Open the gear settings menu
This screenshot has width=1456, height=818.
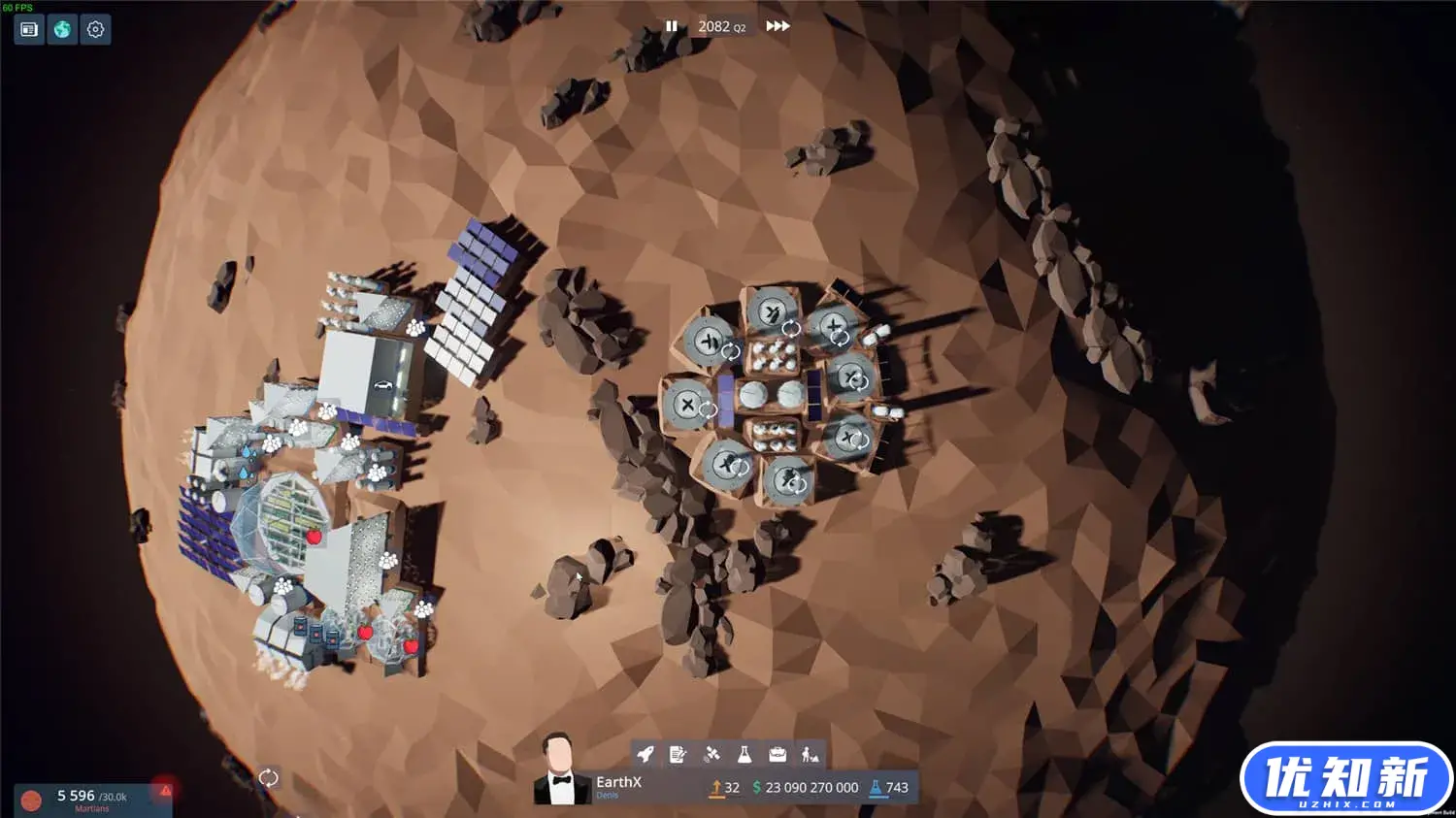[x=95, y=29]
